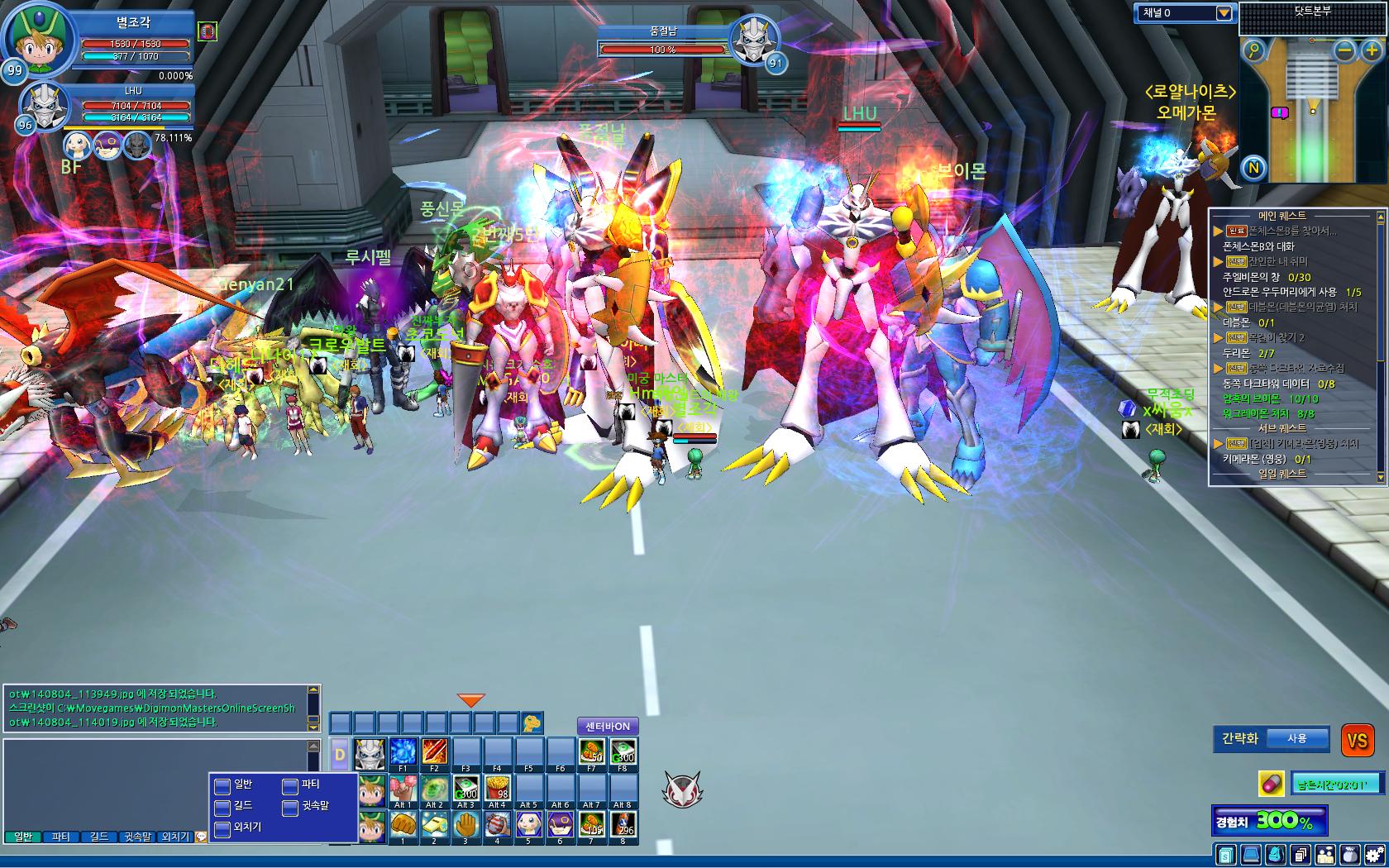Open the gear settings icon
This screenshot has height=868, width=1389.
coord(1376,855)
